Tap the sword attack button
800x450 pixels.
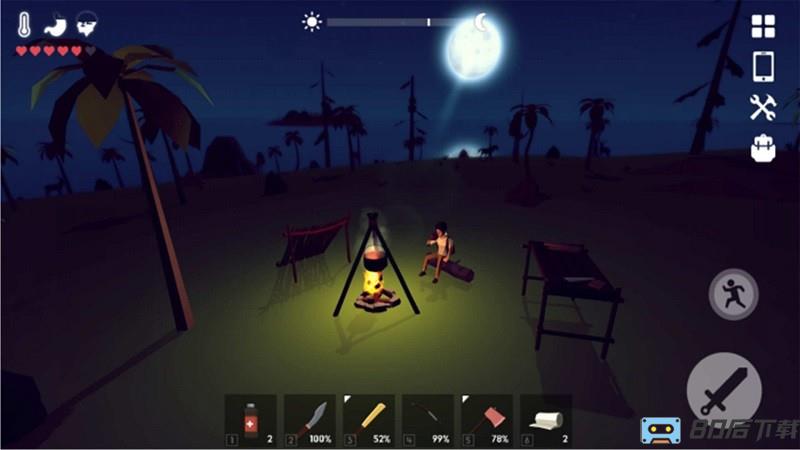pos(721,389)
